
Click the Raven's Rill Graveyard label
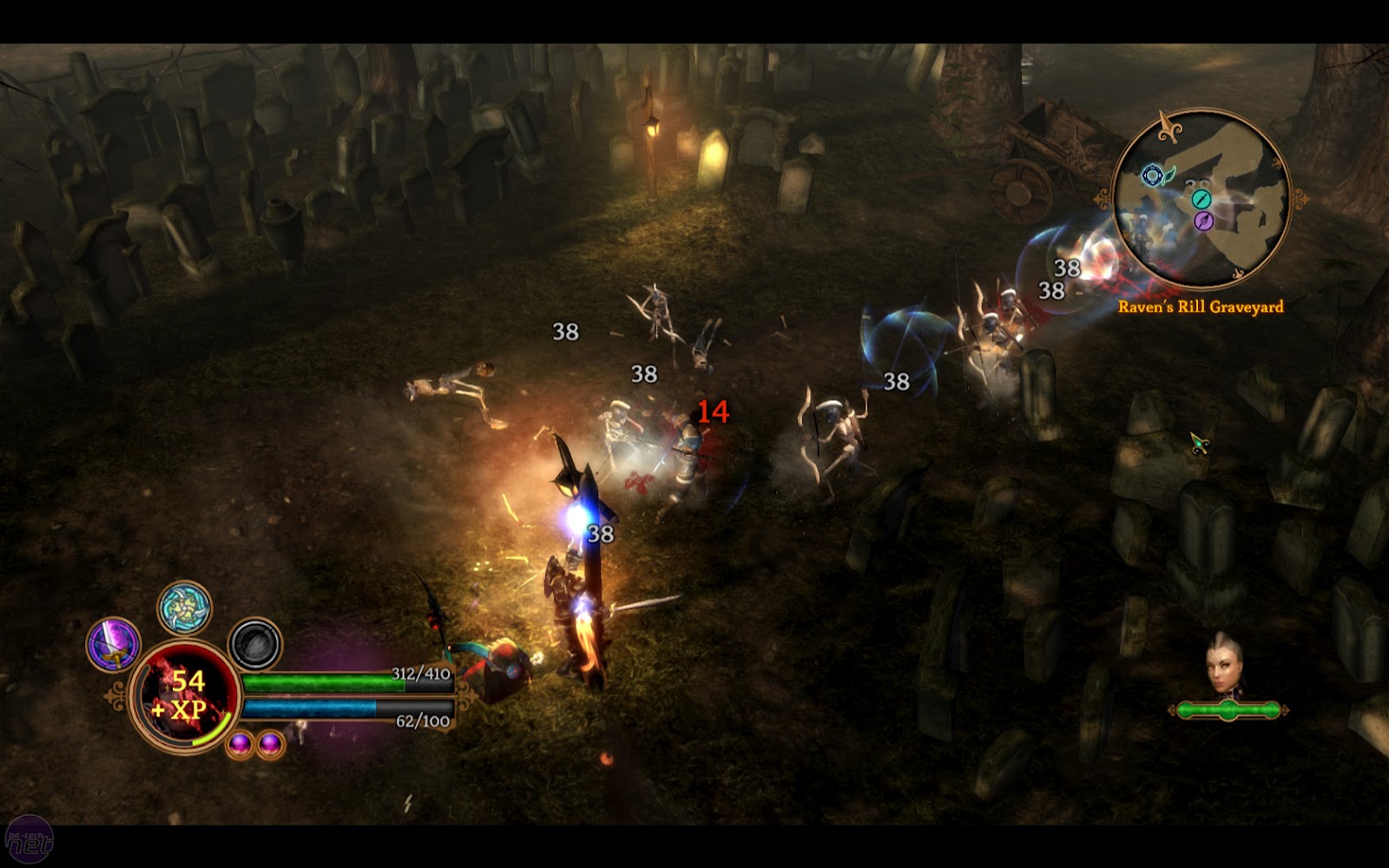[x=1201, y=308]
